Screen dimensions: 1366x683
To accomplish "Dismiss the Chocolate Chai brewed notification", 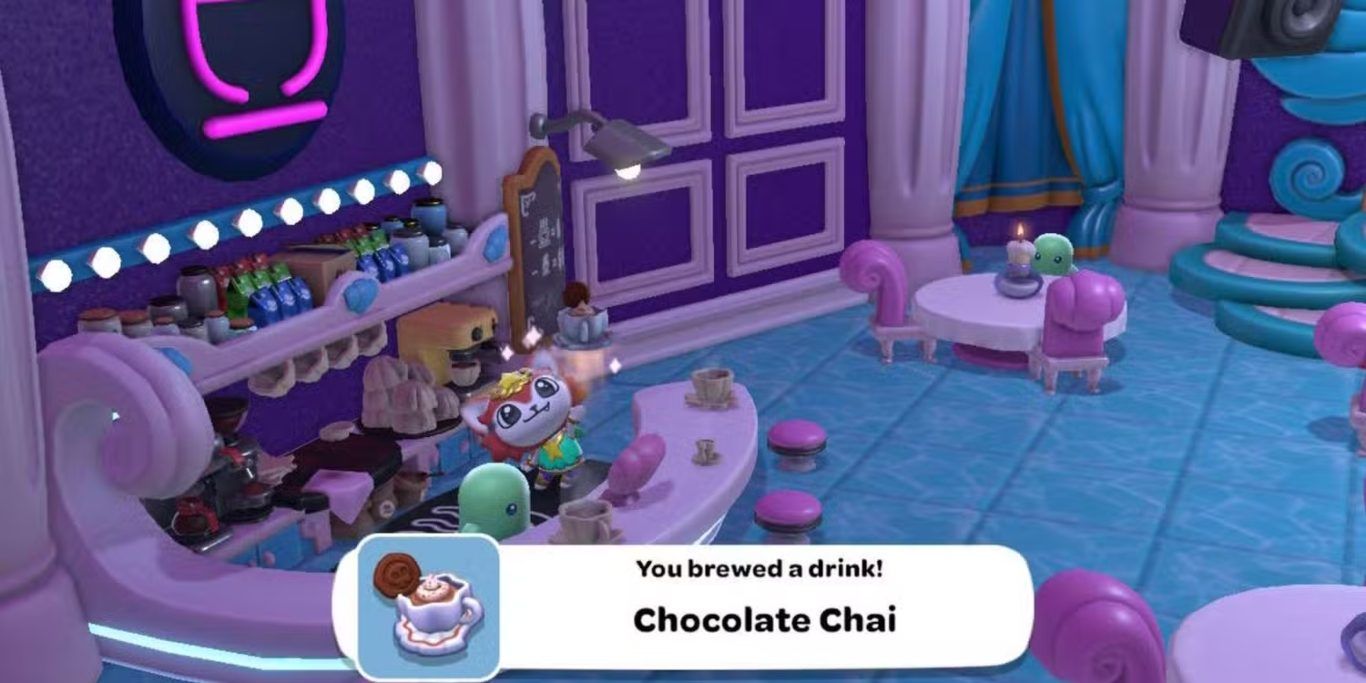I will pos(763,606).
